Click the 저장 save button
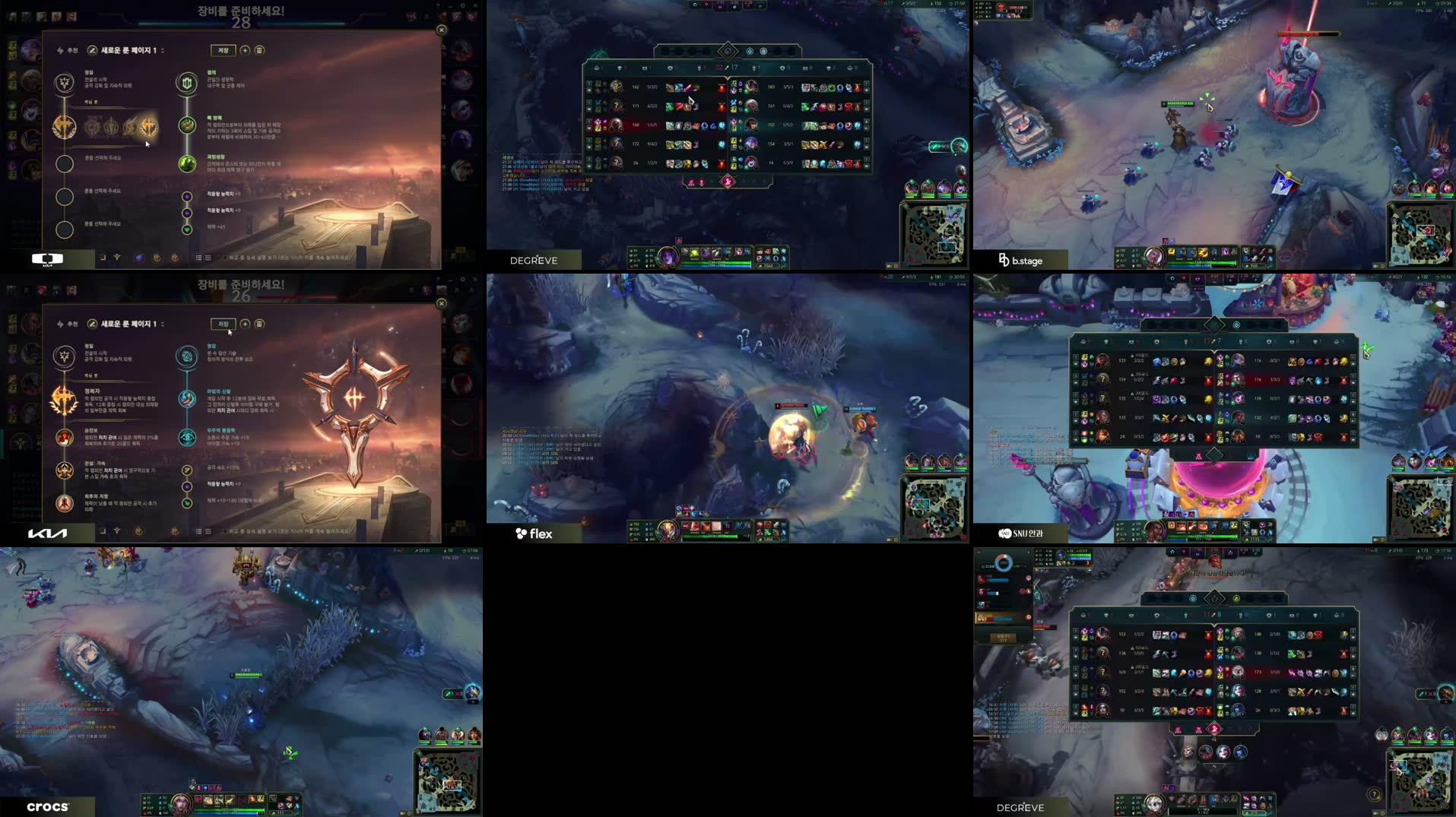Viewport: 1456px width, 817px height. 224,50
